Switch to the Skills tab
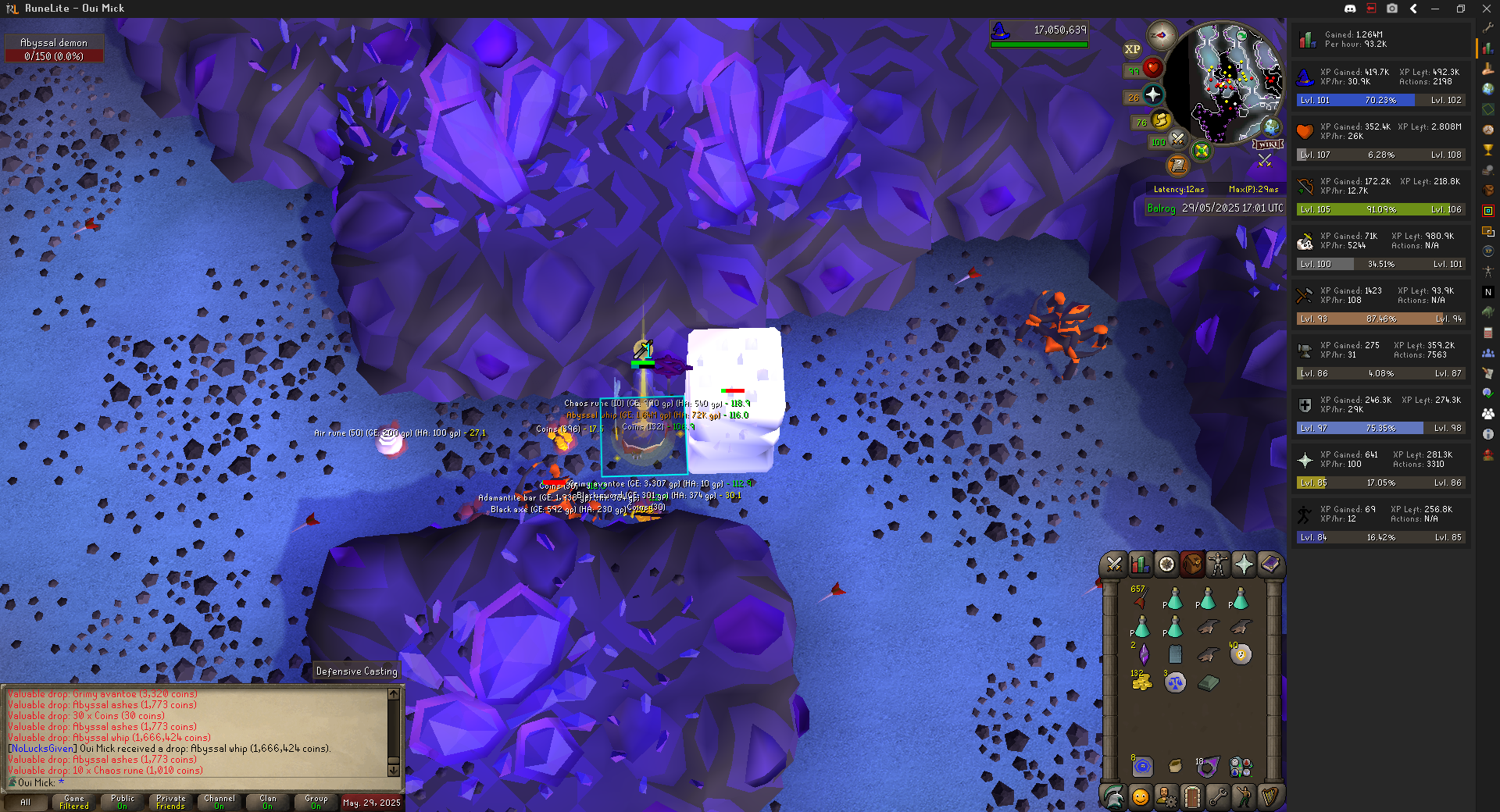The image size is (1500, 812). tap(1140, 564)
